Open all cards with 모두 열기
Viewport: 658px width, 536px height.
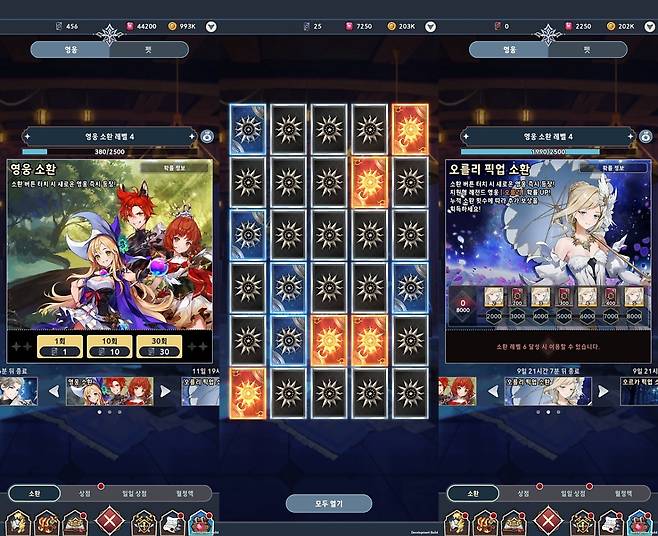(328, 503)
